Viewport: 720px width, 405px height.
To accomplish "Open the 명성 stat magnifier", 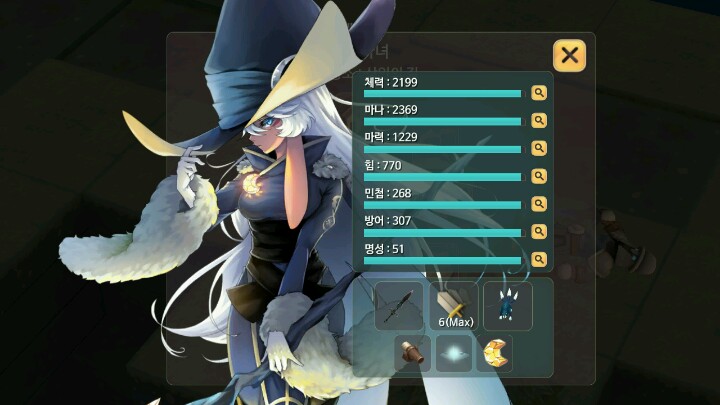I will [539, 259].
